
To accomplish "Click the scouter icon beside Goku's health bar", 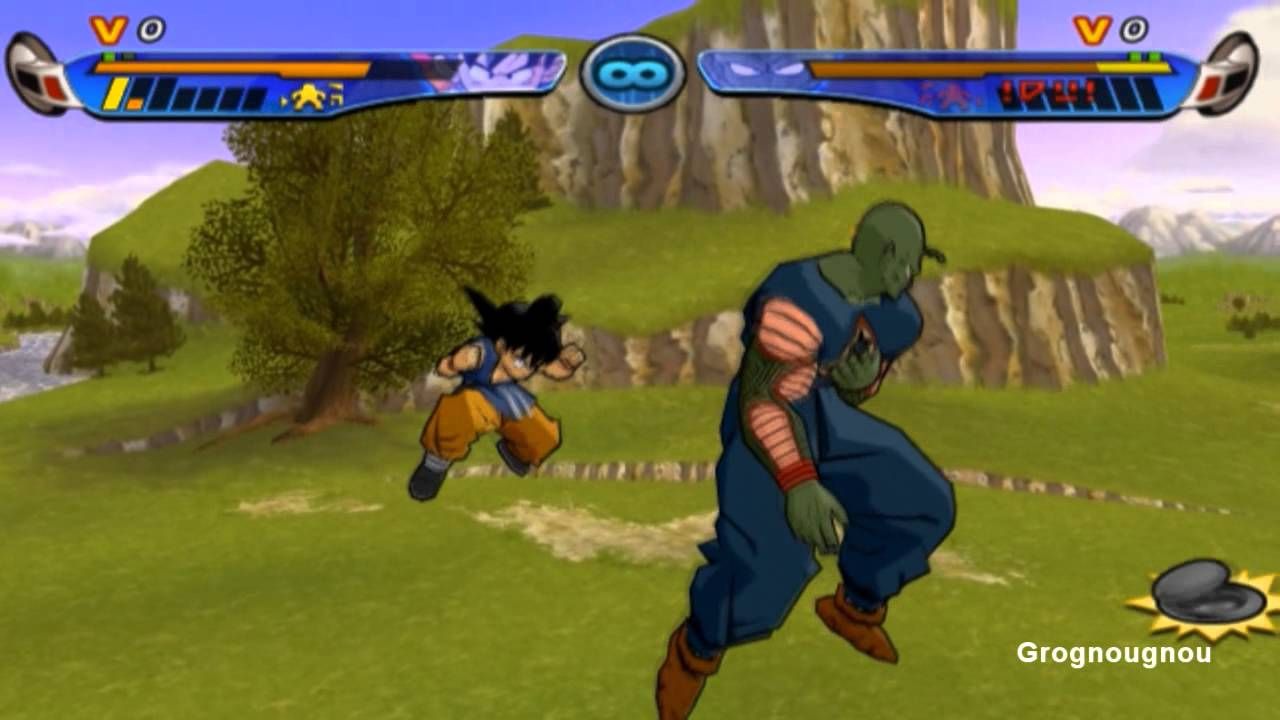I will (40, 74).
